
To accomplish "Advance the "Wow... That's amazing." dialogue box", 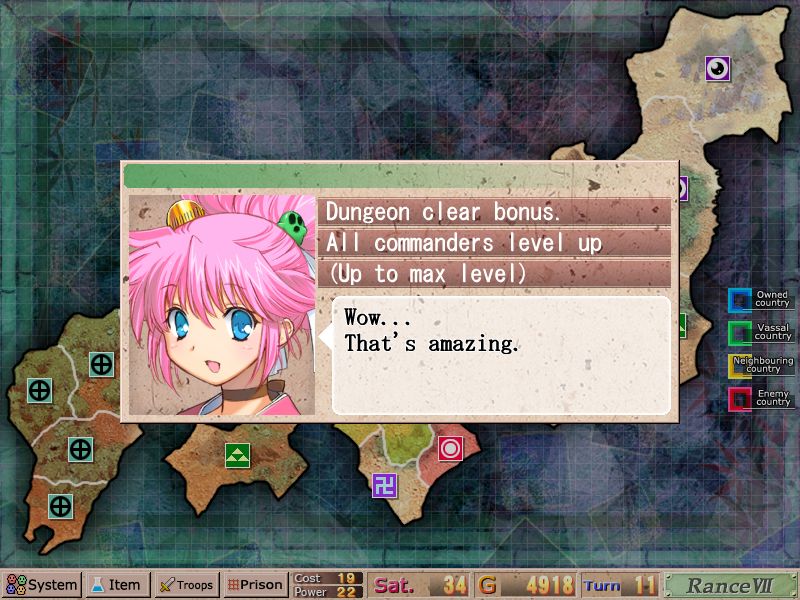I will coord(500,354).
